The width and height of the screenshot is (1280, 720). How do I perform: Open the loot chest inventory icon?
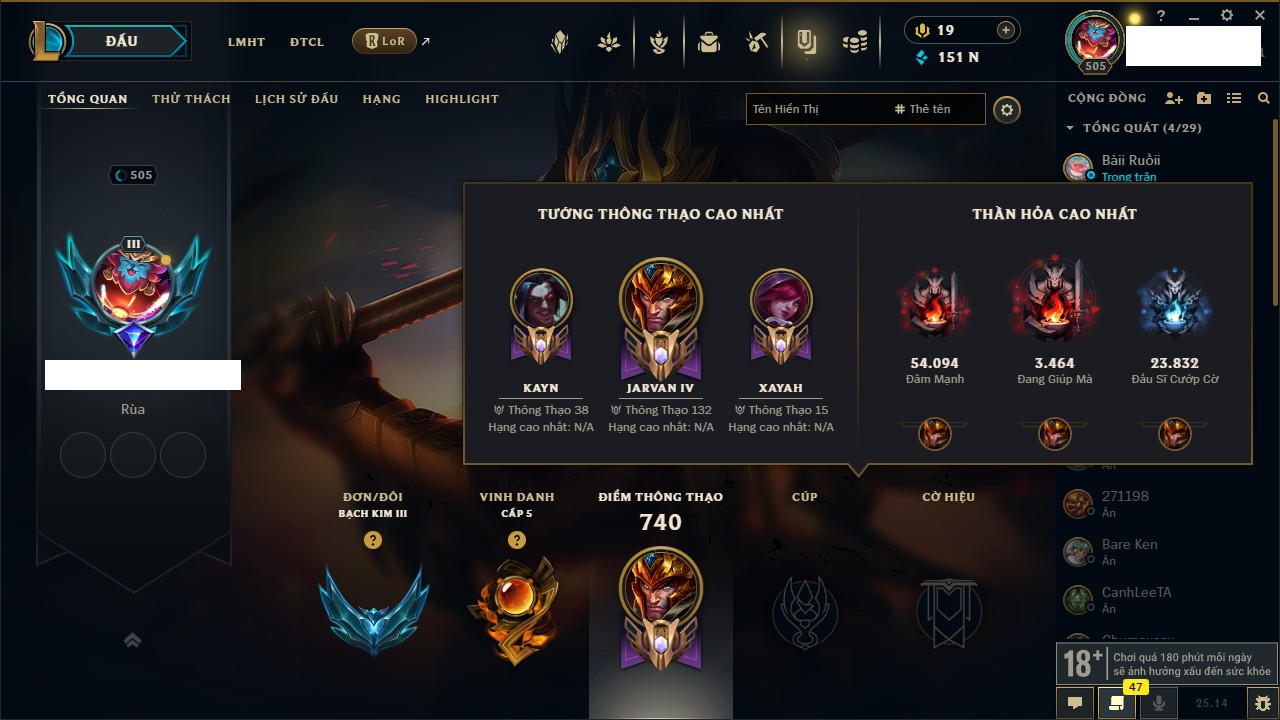pyautogui.click(x=709, y=42)
